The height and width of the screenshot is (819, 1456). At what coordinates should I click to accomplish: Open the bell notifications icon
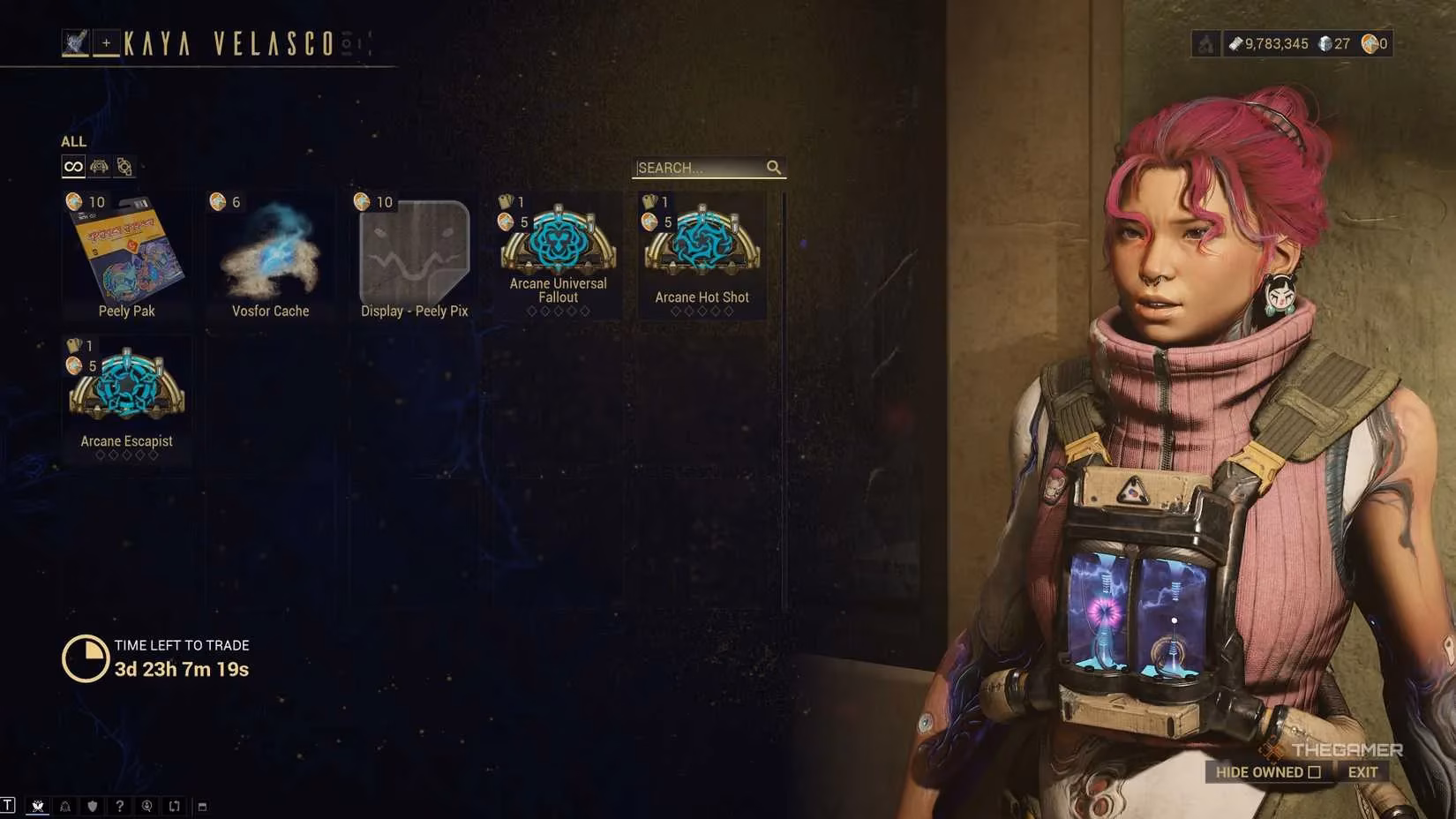click(64, 806)
